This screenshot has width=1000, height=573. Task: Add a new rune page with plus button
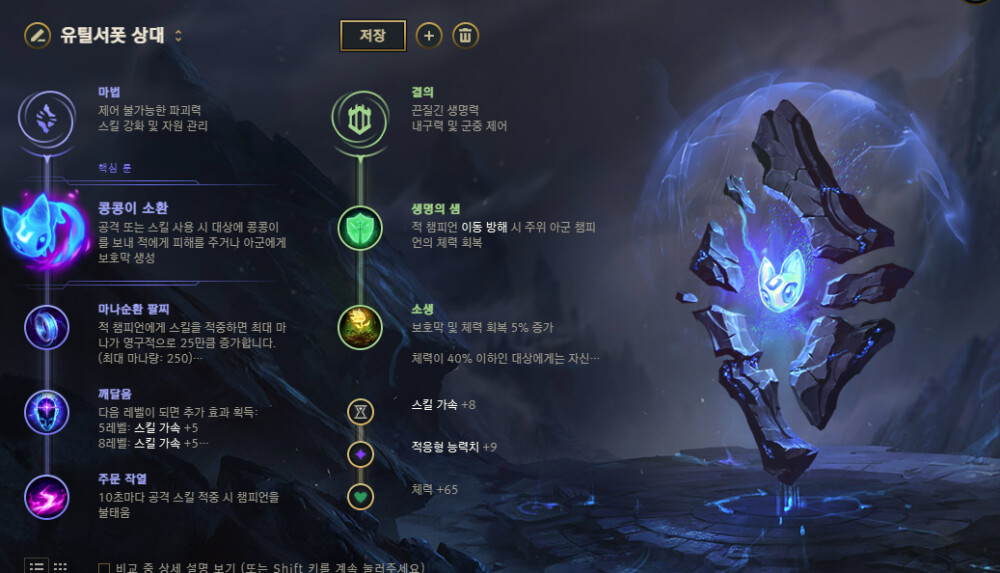[x=429, y=35]
